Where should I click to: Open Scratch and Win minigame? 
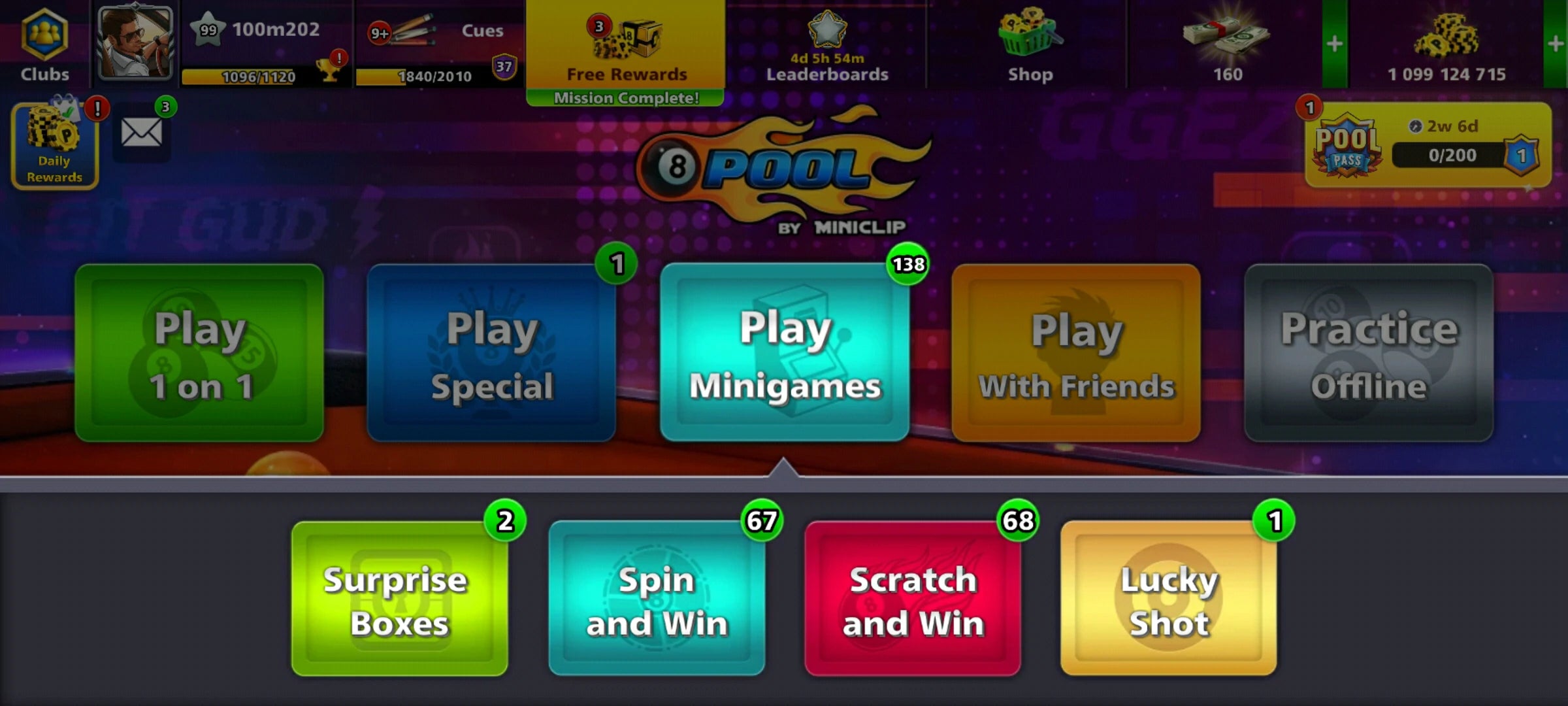(x=913, y=598)
